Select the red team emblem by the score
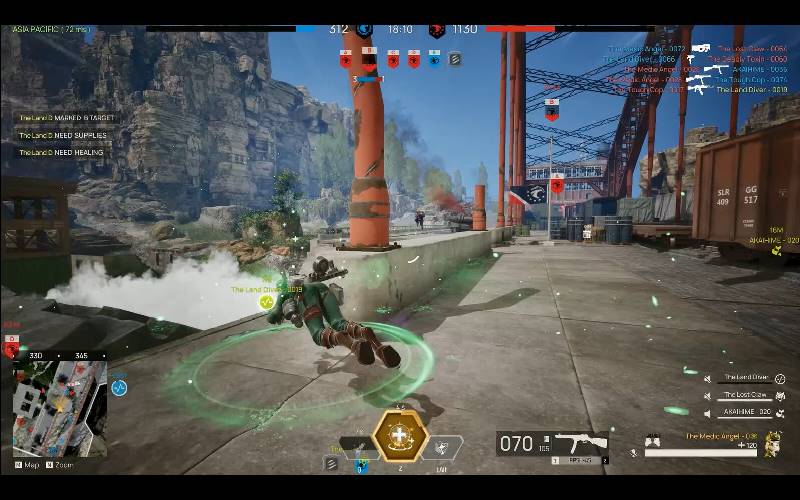The width and height of the screenshot is (800, 500). pyautogui.click(x=436, y=30)
